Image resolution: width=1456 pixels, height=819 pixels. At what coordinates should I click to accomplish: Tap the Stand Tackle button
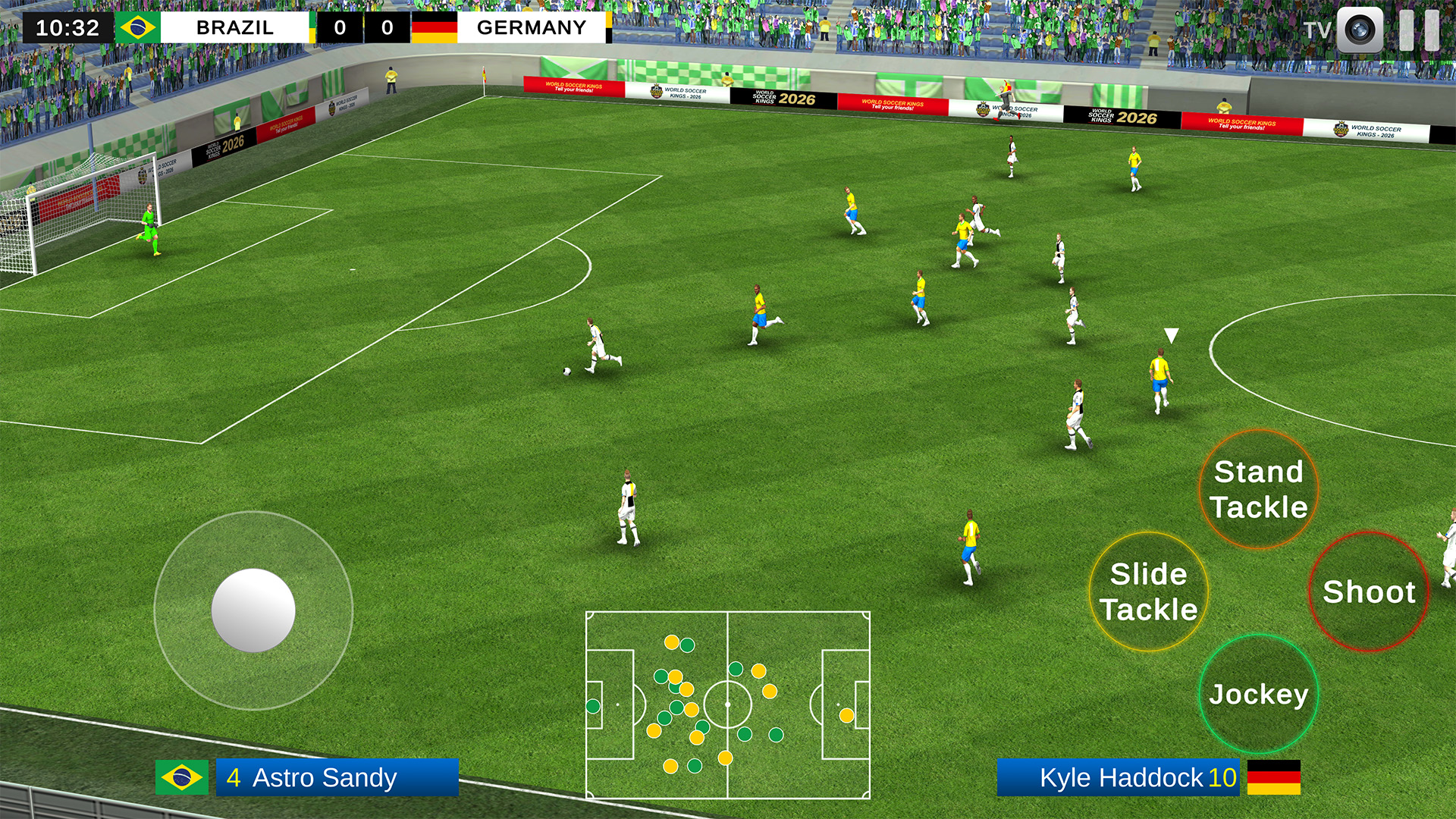pyautogui.click(x=1259, y=489)
